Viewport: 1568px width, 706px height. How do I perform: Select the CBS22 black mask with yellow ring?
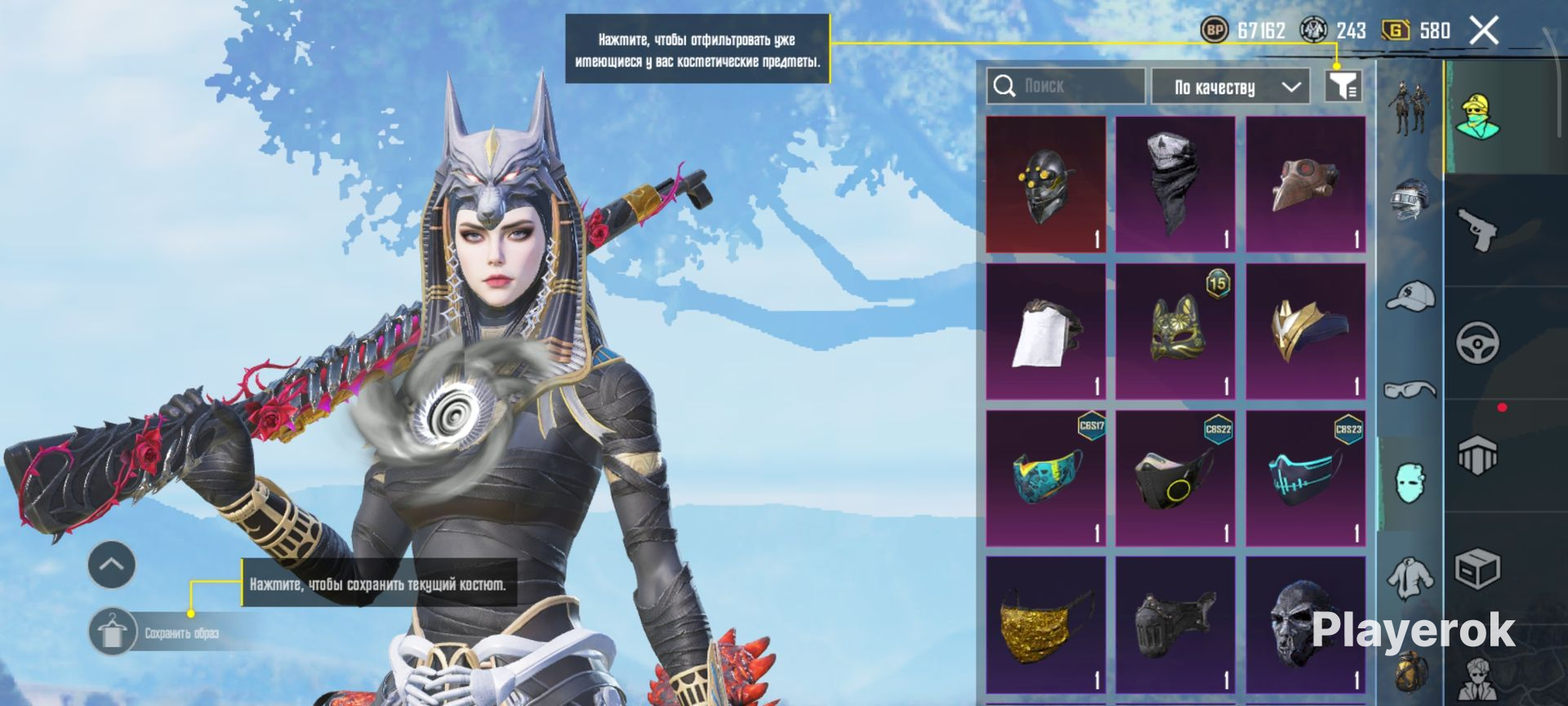[x=1175, y=479]
